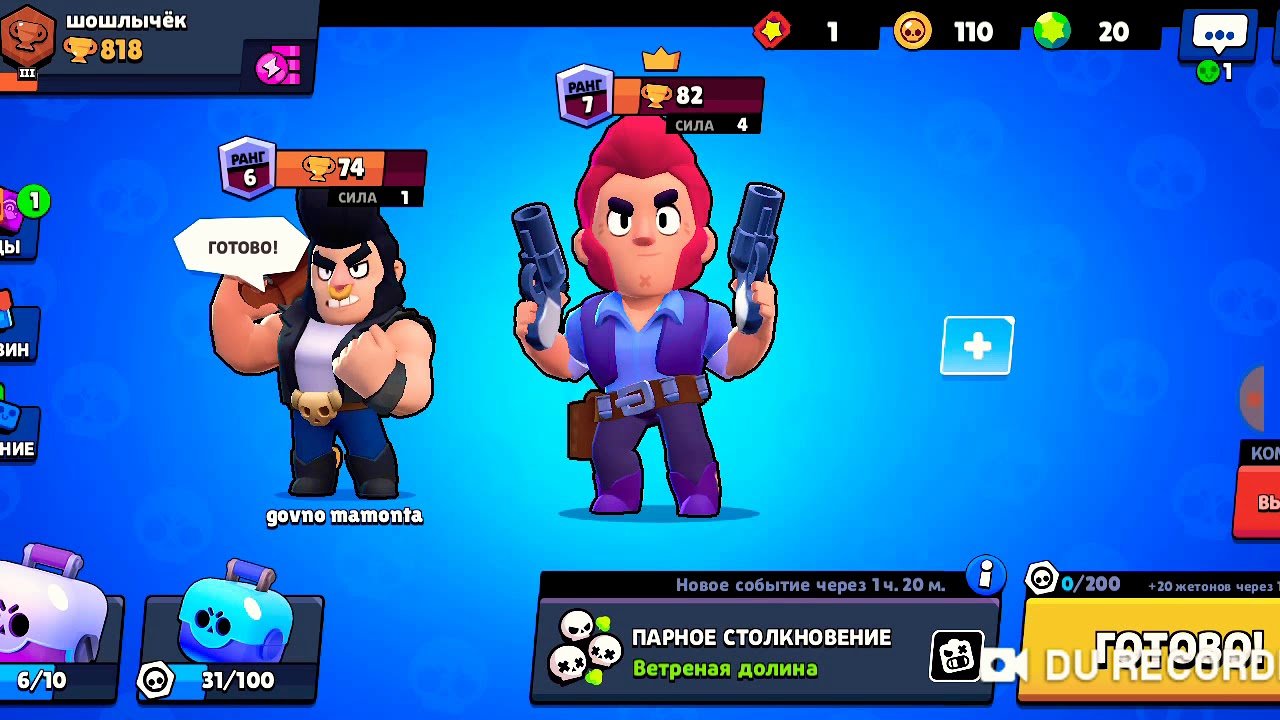The width and height of the screenshot is (1280, 720).
Task: Open the team chat speech bubble
Action: point(1219,36)
